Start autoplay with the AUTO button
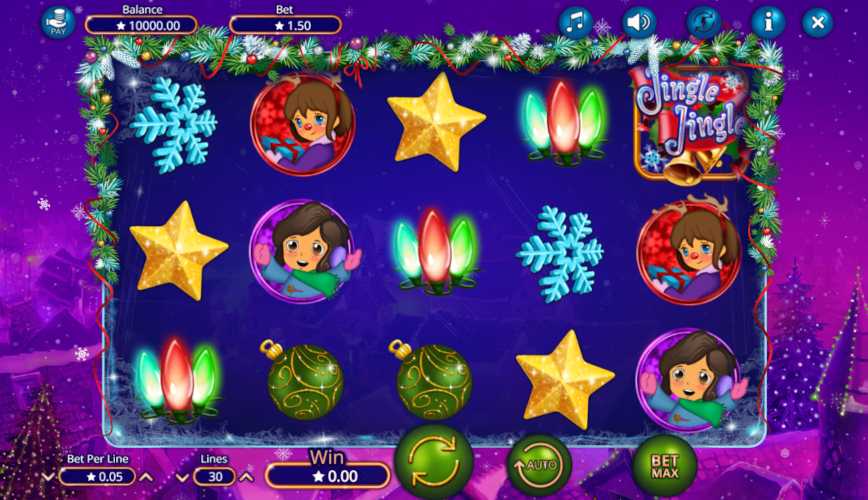The width and height of the screenshot is (868, 500). click(539, 466)
